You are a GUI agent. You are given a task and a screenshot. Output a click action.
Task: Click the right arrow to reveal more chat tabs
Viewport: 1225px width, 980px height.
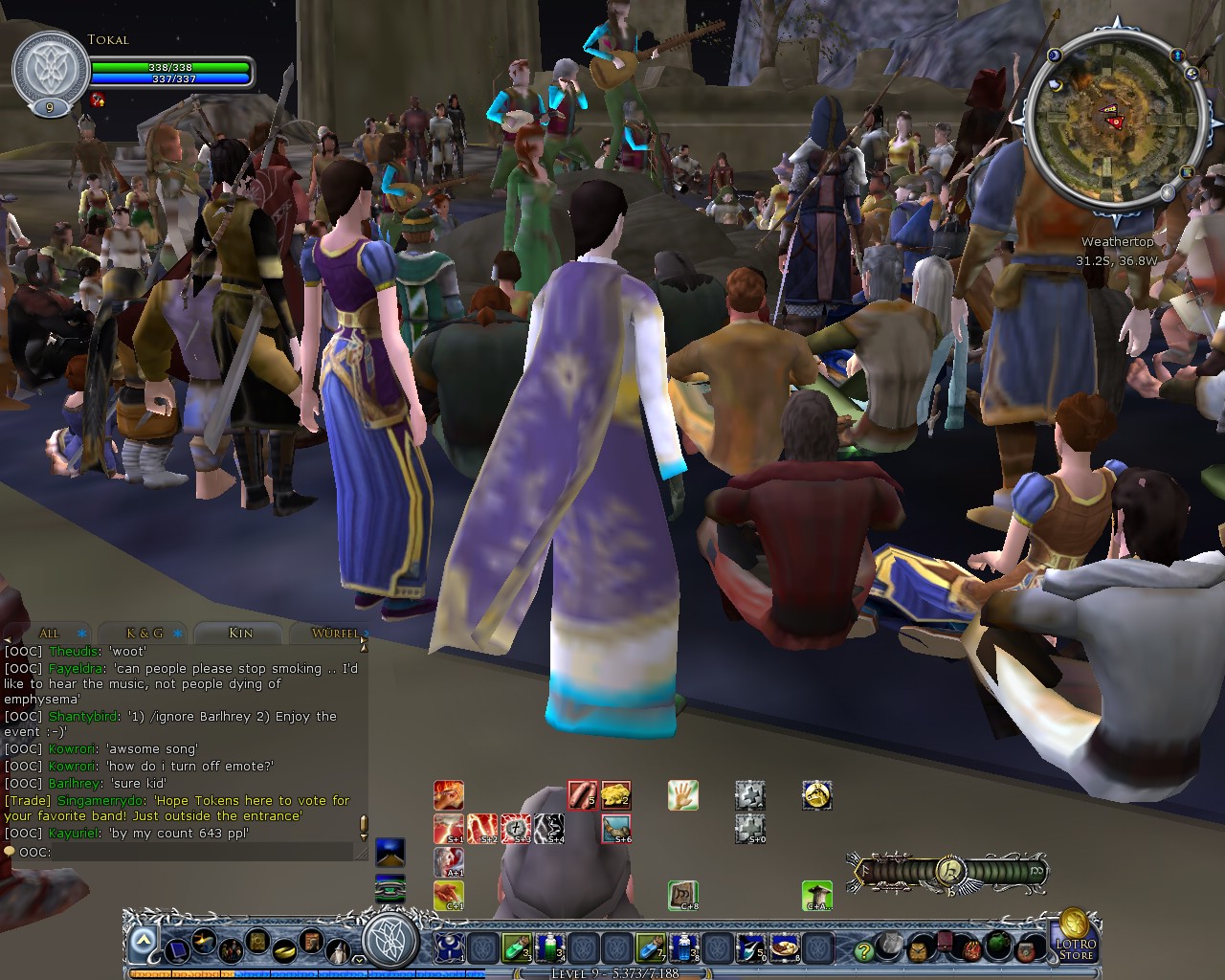[365, 635]
